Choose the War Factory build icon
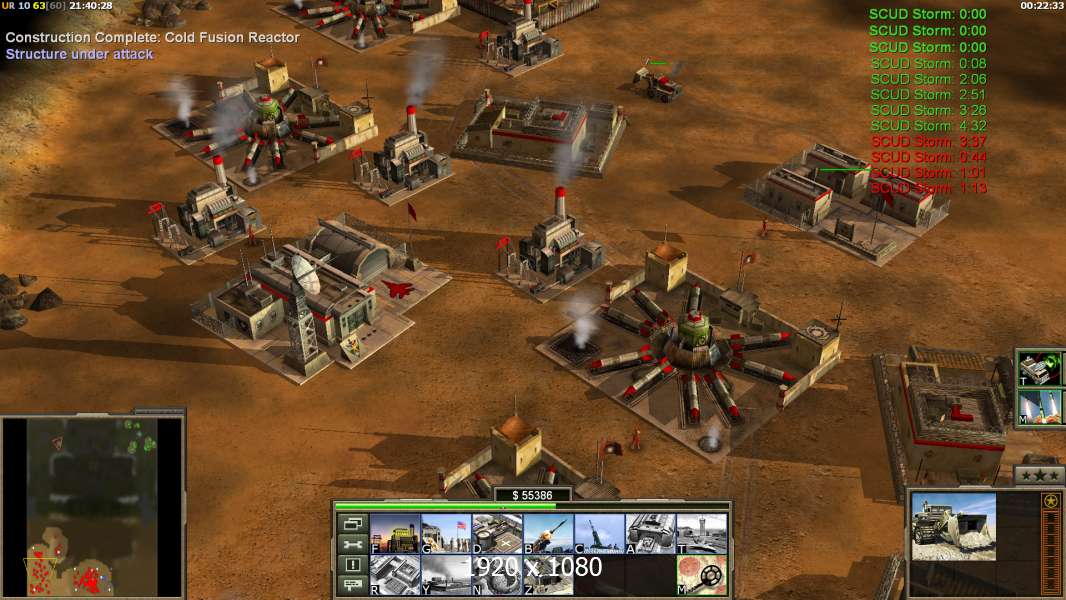 click(650, 534)
